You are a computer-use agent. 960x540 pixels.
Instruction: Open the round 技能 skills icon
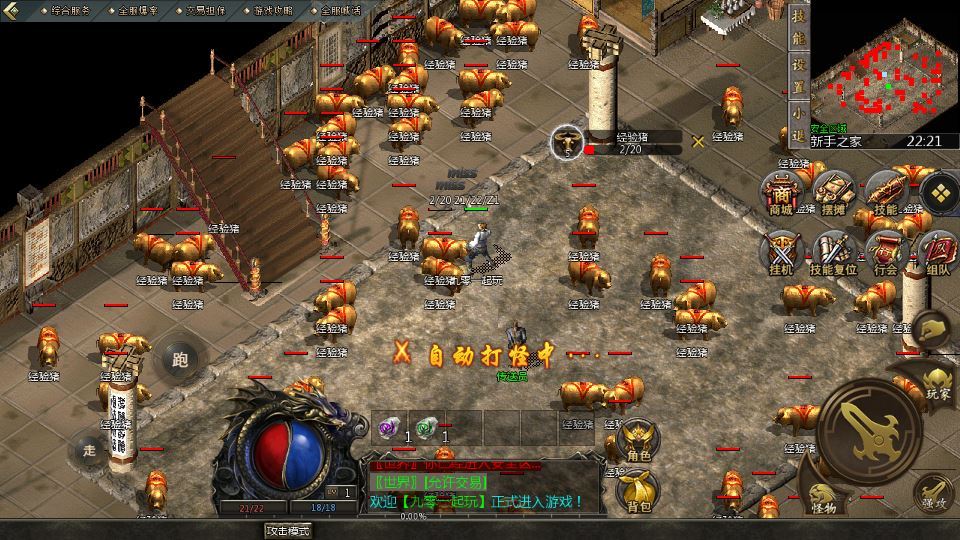point(886,193)
